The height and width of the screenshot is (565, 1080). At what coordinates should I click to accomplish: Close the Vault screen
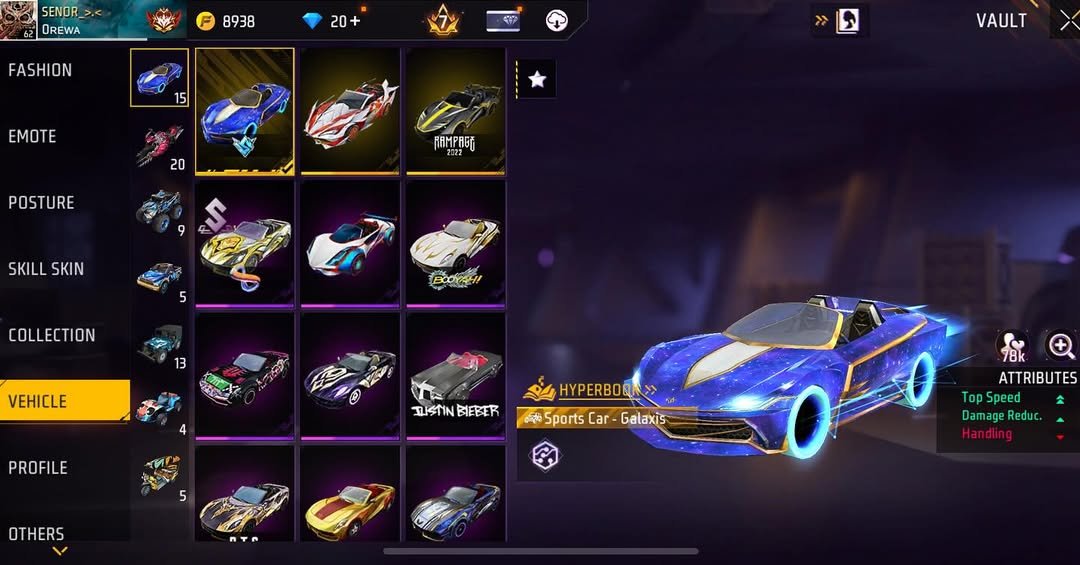pos(1068,21)
